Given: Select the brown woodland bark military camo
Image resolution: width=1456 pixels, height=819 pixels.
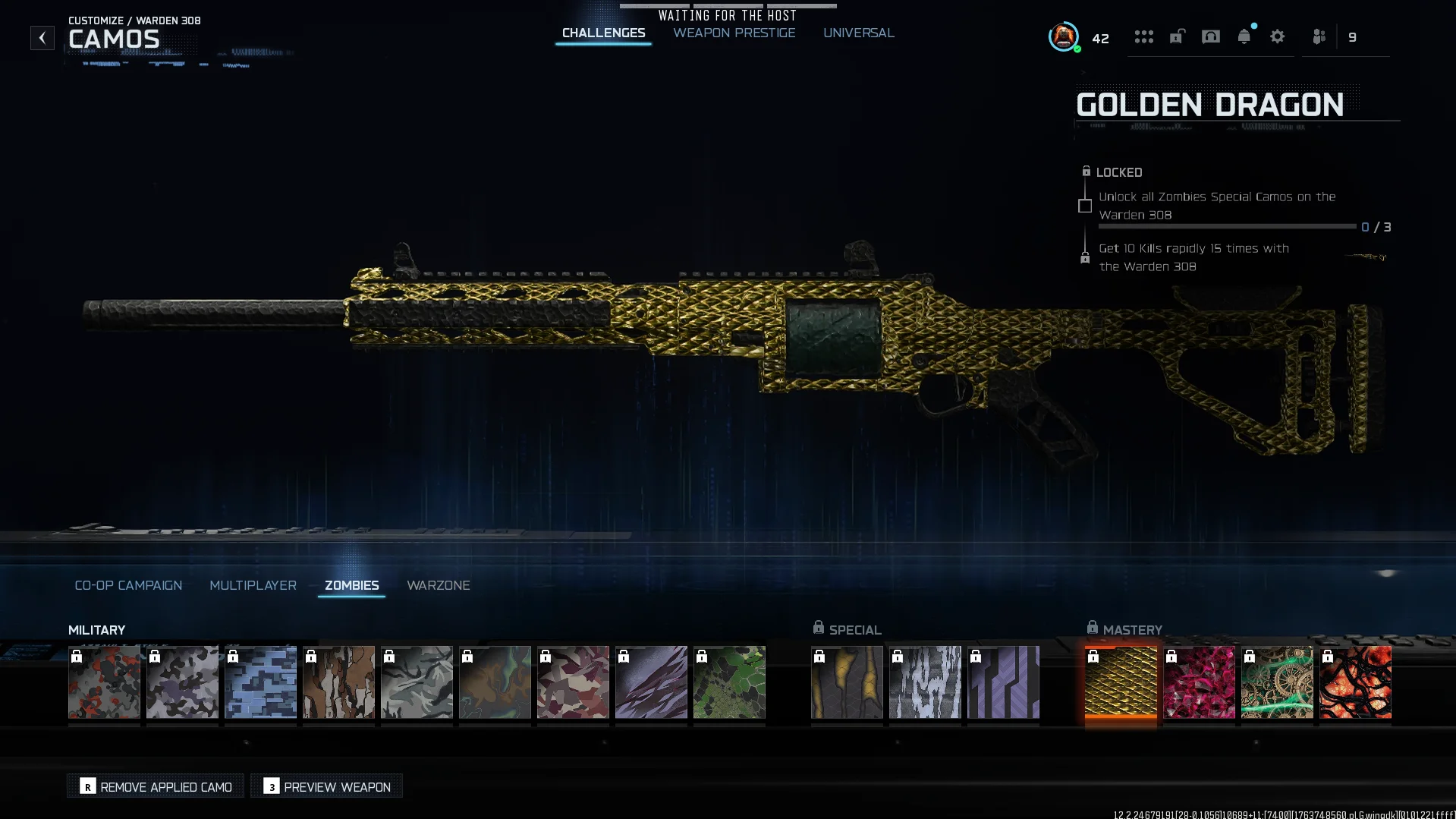Looking at the screenshot, I should (x=338, y=682).
